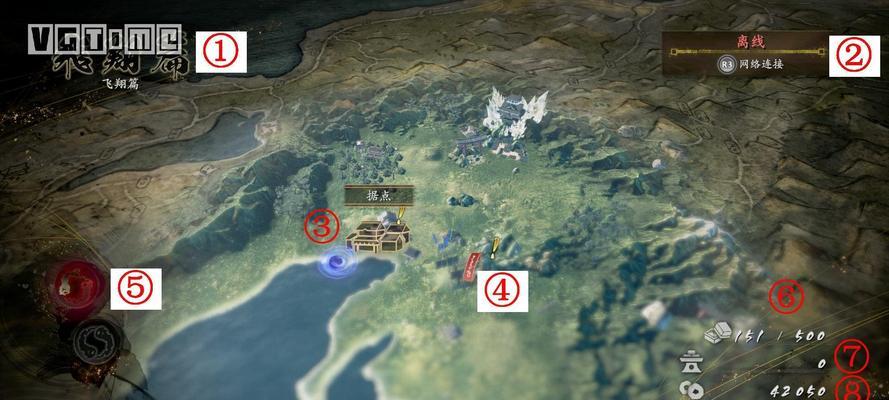Open the 离线 network connection panel
889x400 pixels.
click(747, 53)
